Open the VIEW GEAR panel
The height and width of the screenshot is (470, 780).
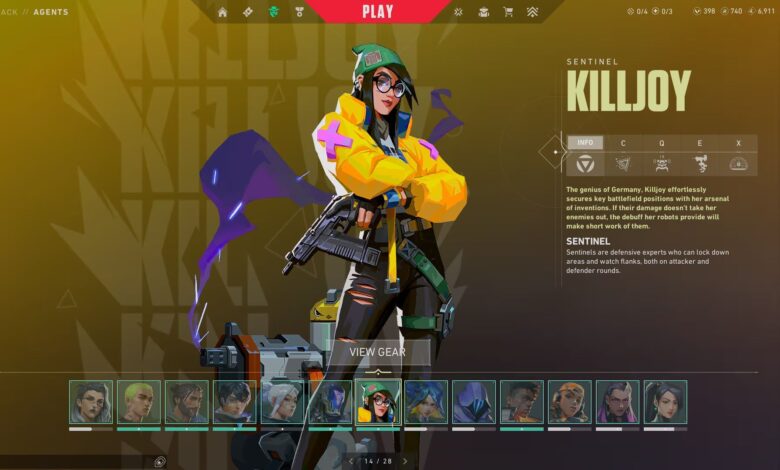377,352
